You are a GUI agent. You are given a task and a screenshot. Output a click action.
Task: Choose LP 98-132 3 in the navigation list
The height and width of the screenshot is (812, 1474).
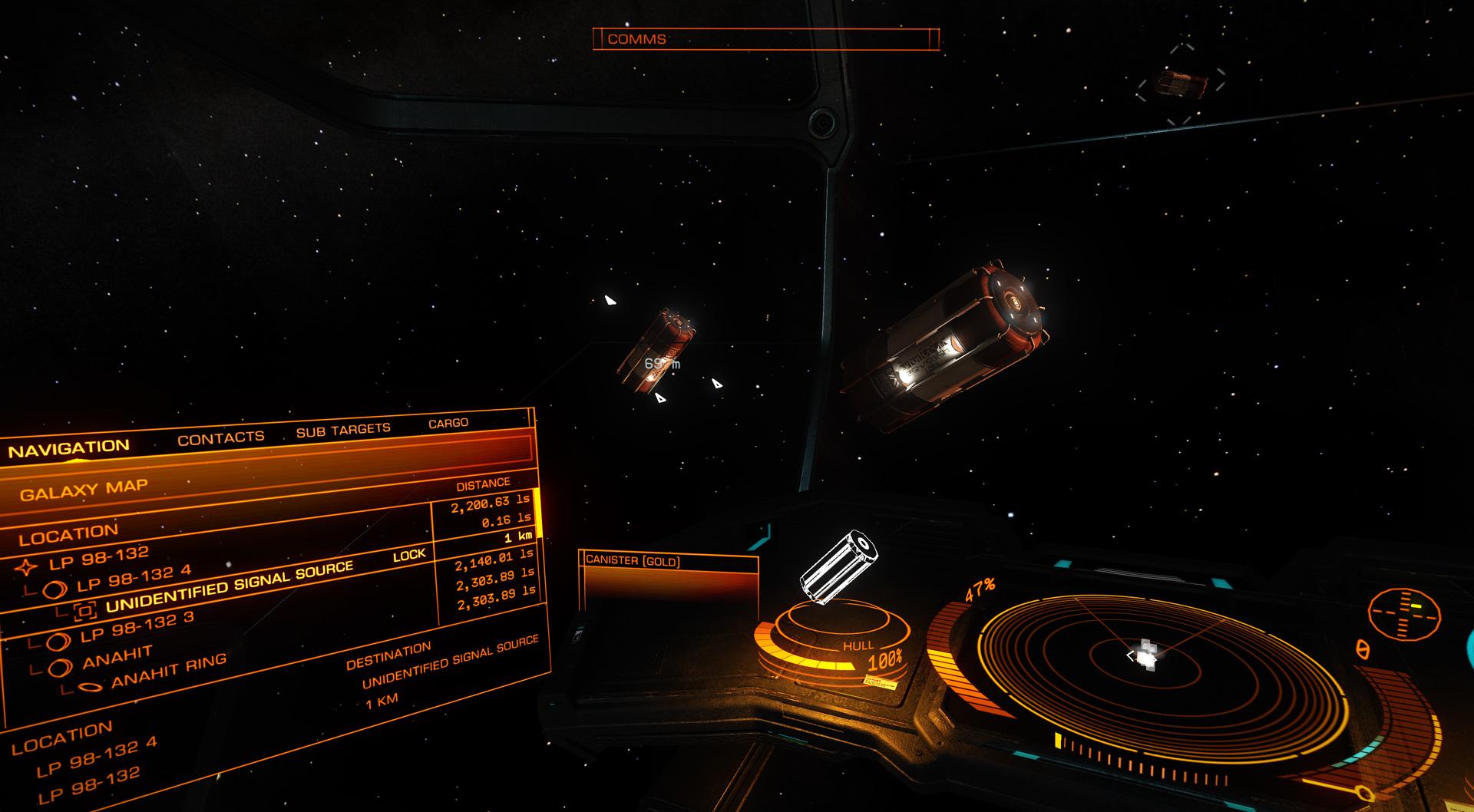point(137,627)
